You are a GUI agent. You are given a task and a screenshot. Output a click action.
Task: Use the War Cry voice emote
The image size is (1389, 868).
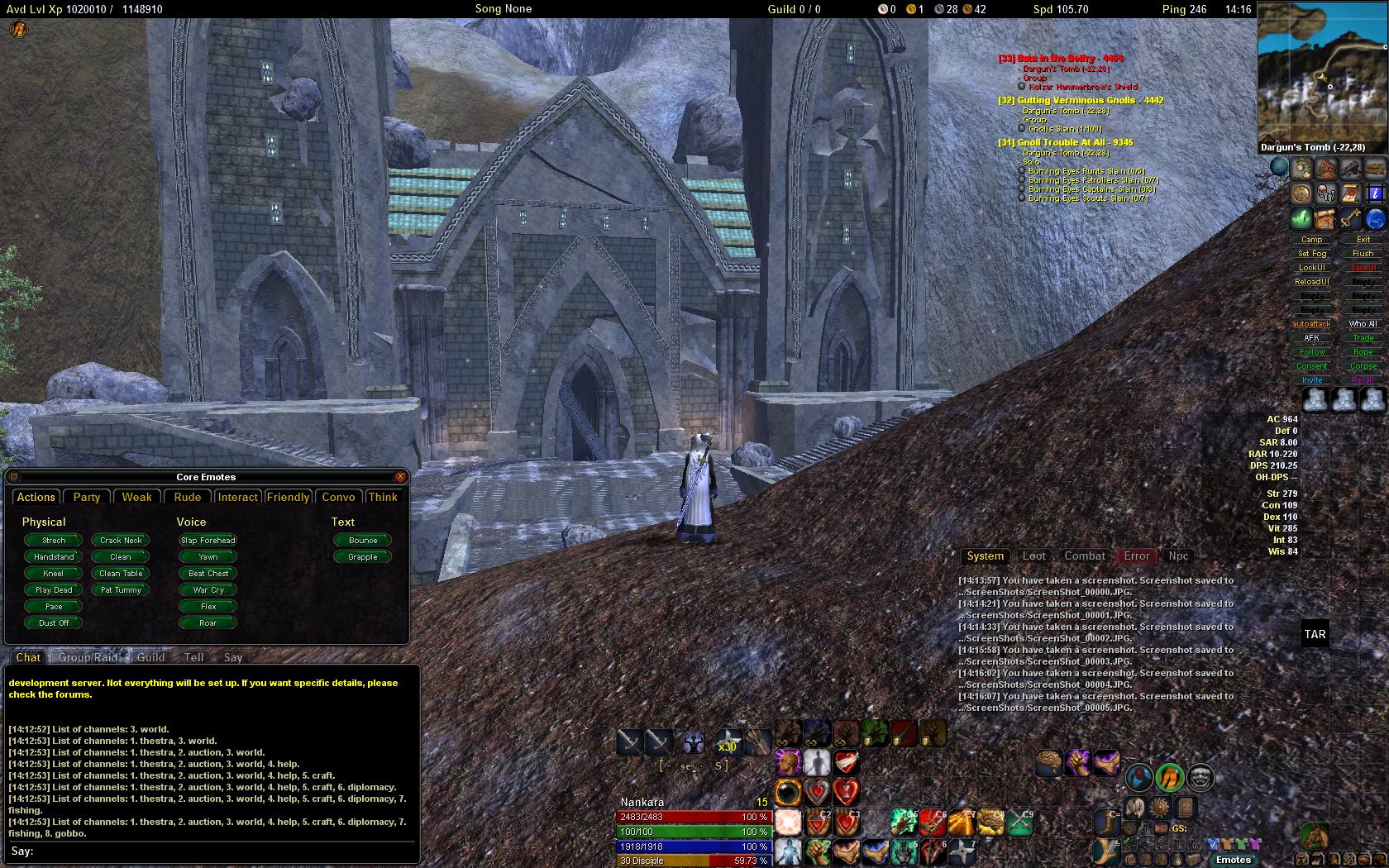click(208, 590)
